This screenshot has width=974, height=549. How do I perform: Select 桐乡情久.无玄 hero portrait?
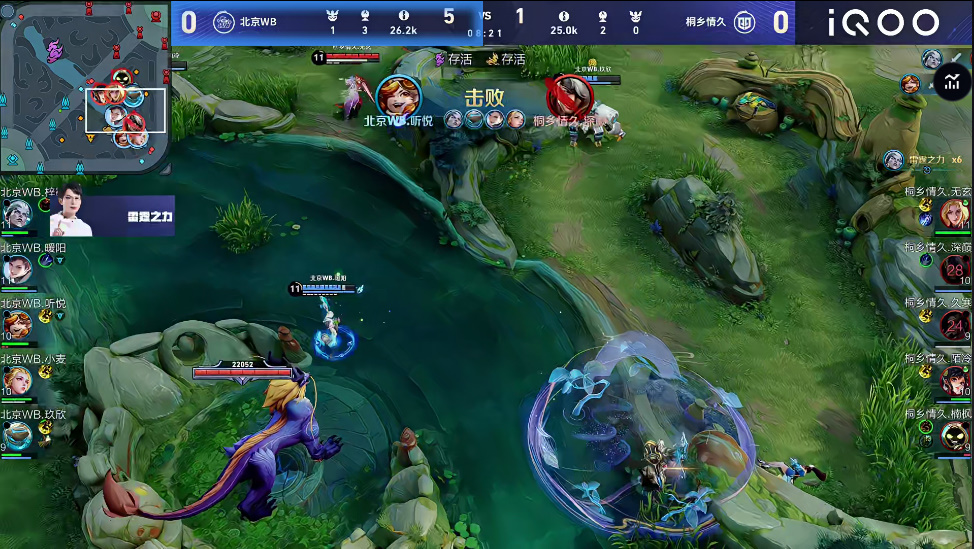pos(954,213)
